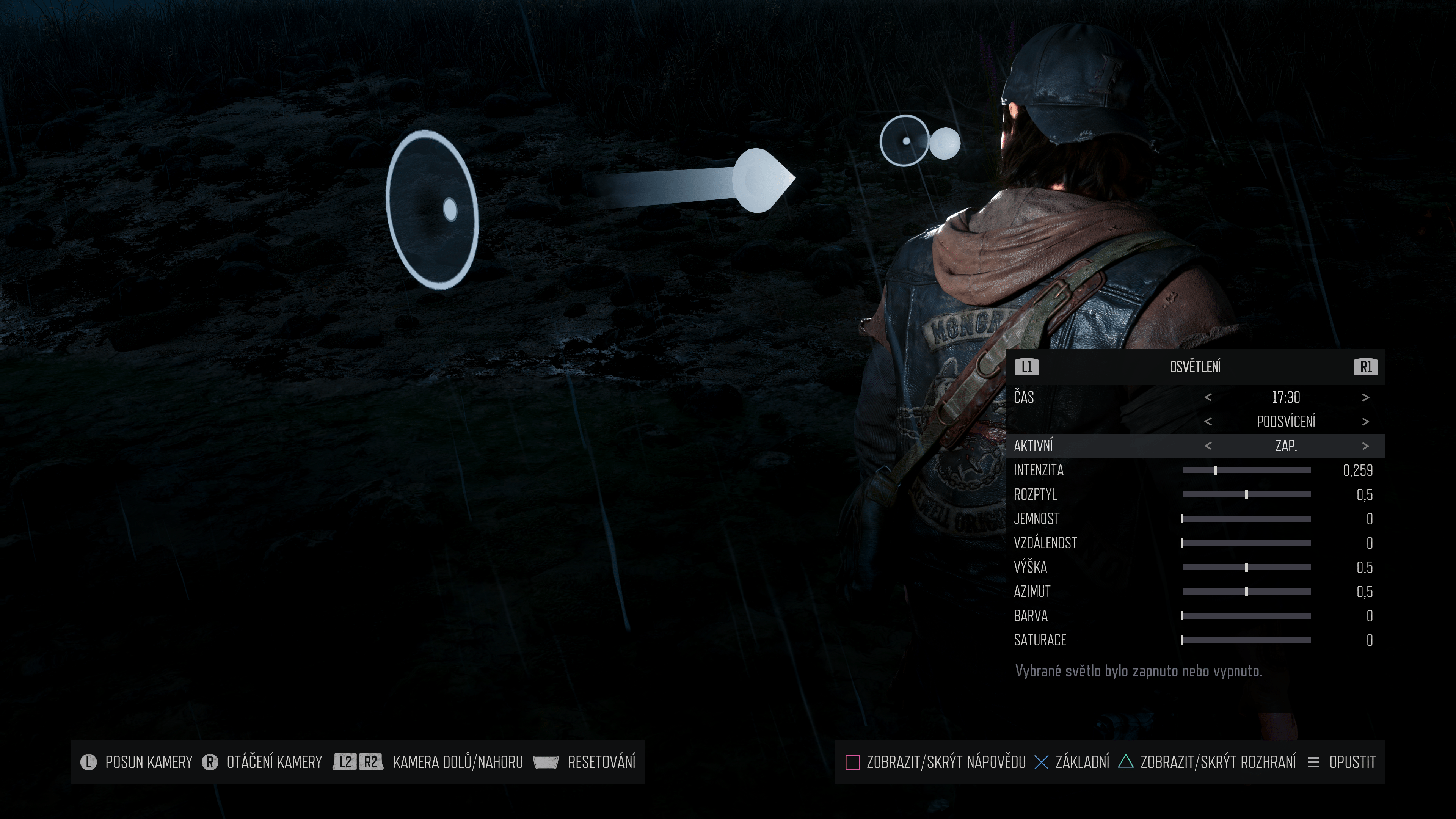
Task: Advance ČAS time with right arrow
Action: 1365,397
